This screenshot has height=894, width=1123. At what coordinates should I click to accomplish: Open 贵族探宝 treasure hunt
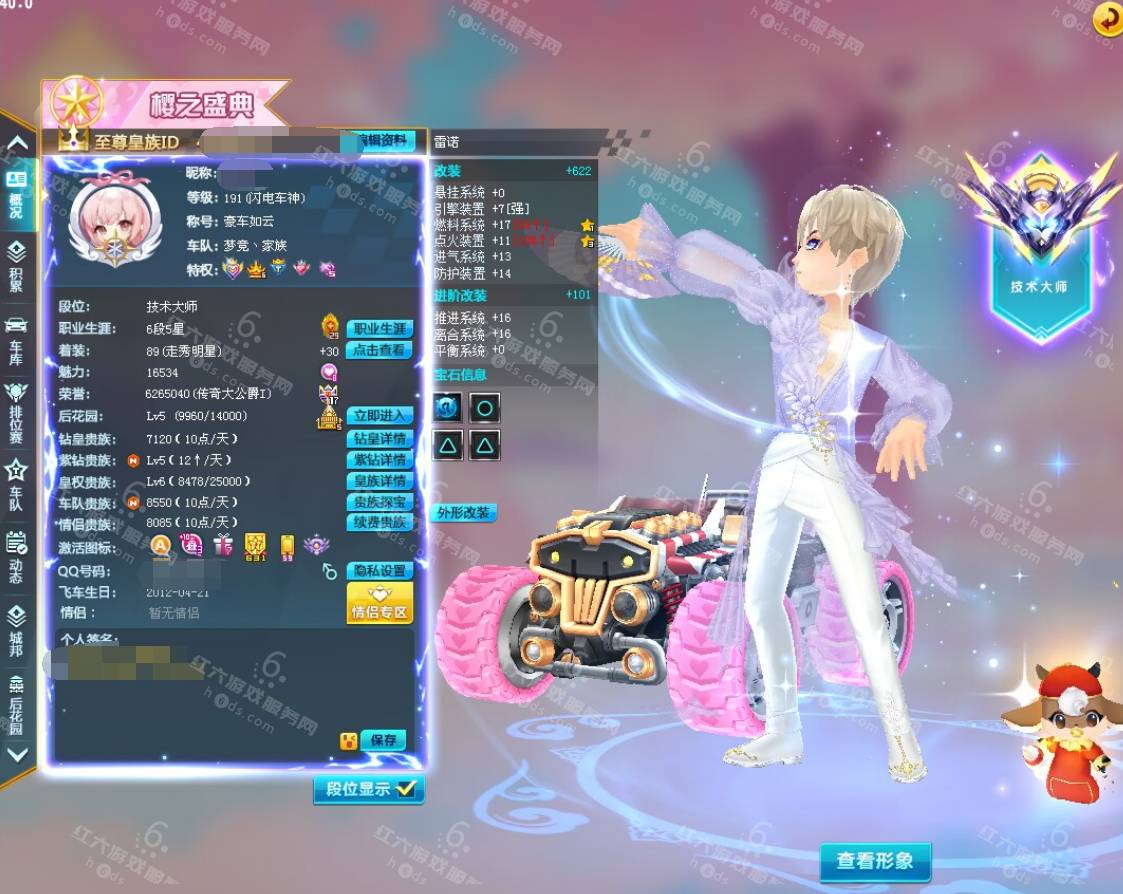379,502
